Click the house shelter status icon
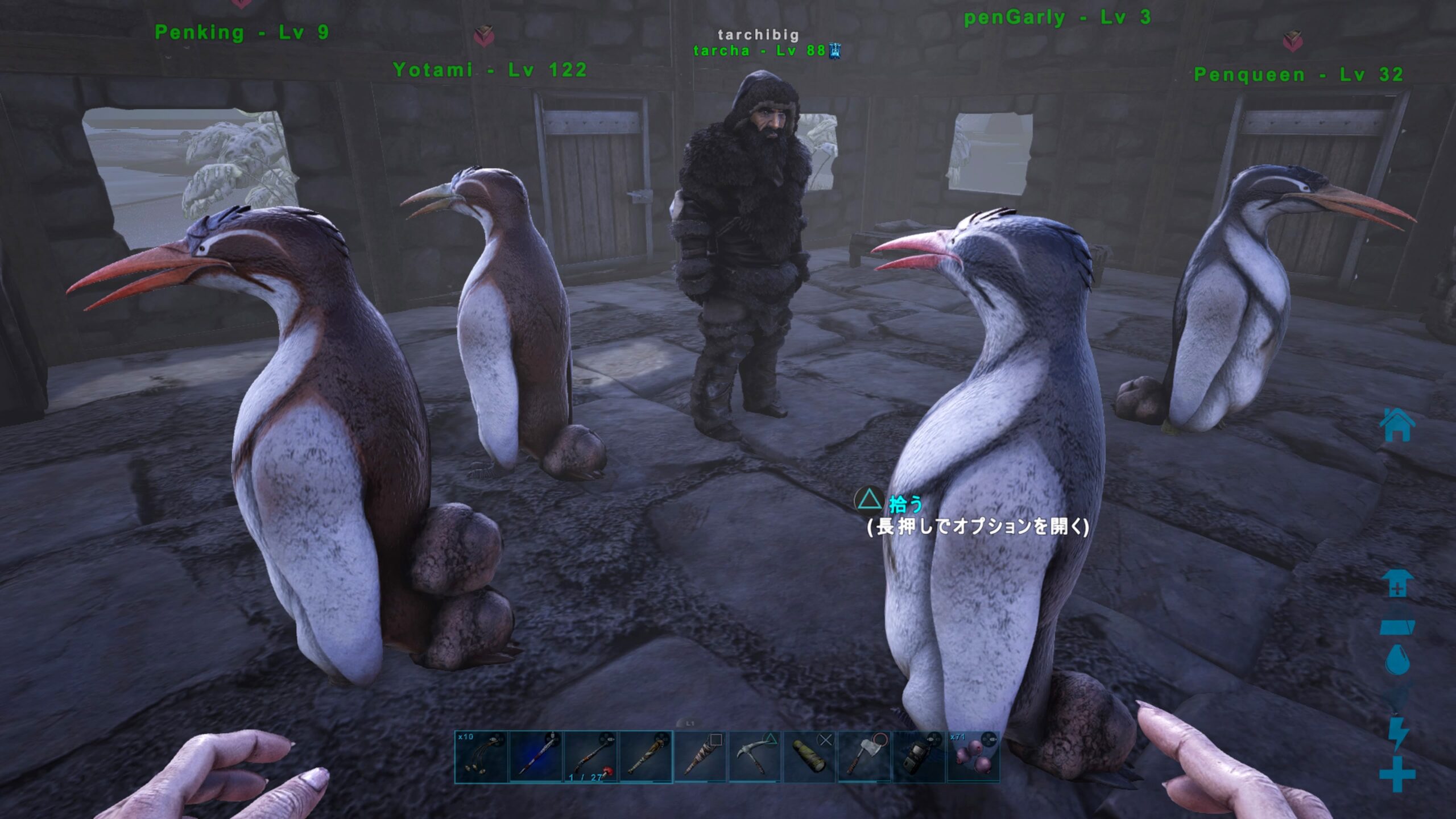This screenshot has width=1456, height=819. click(x=1397, y=425)
